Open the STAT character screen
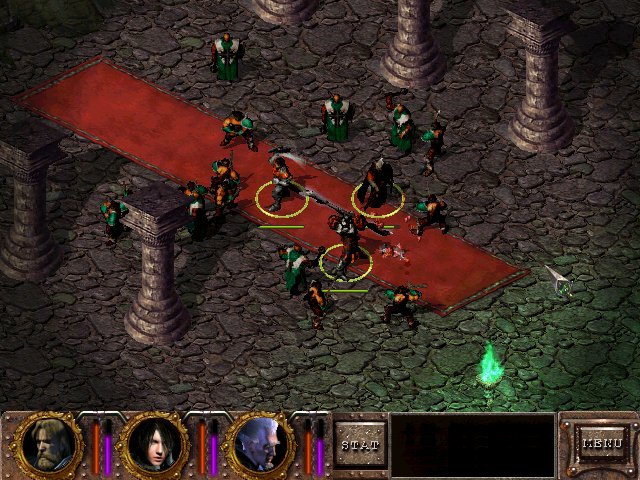Viewport: 640px width, 480px height. tap(360, 443)
